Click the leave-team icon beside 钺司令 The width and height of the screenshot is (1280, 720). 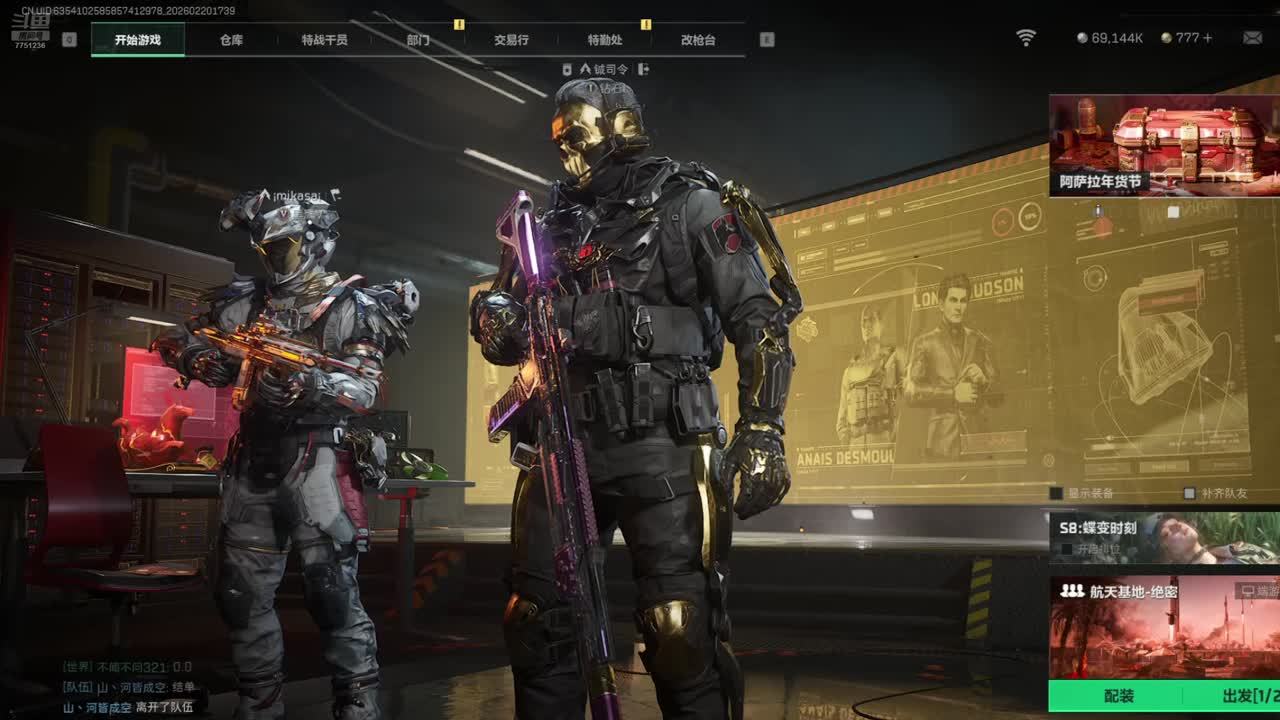click(x=643, y=69)
